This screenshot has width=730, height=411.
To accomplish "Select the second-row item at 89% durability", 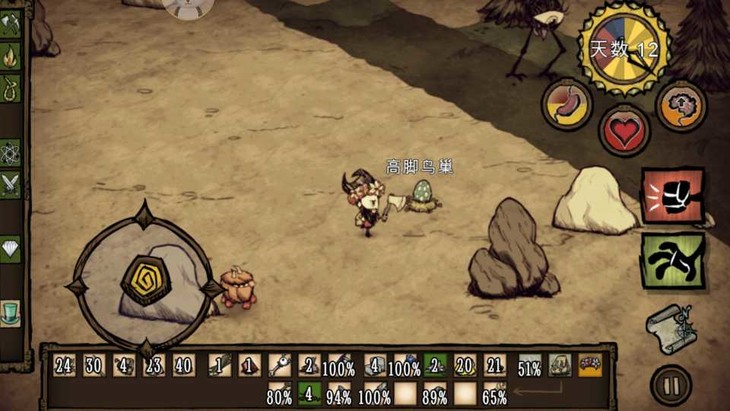I will point(435,393).
